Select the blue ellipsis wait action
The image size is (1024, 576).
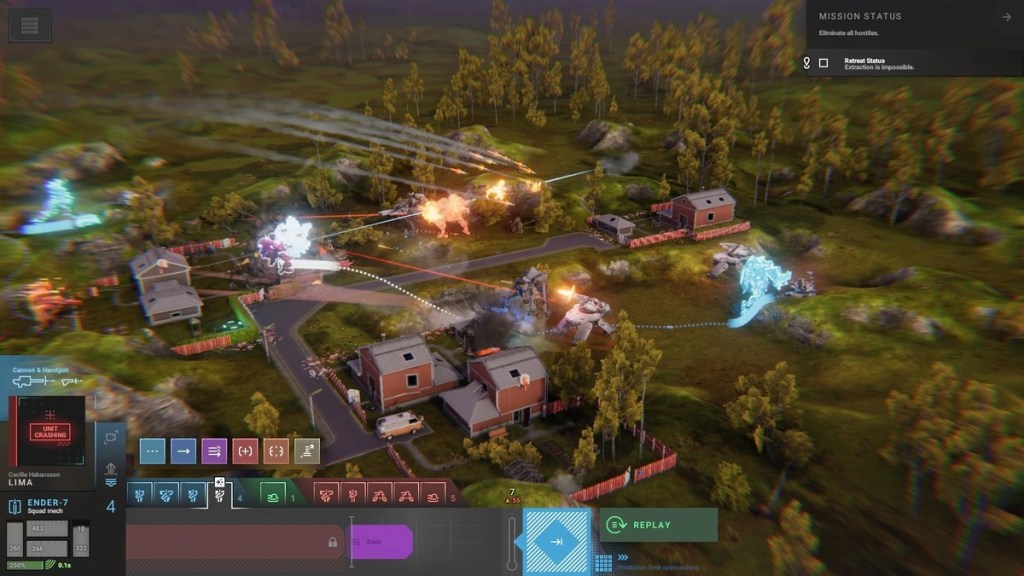[152, 451]
